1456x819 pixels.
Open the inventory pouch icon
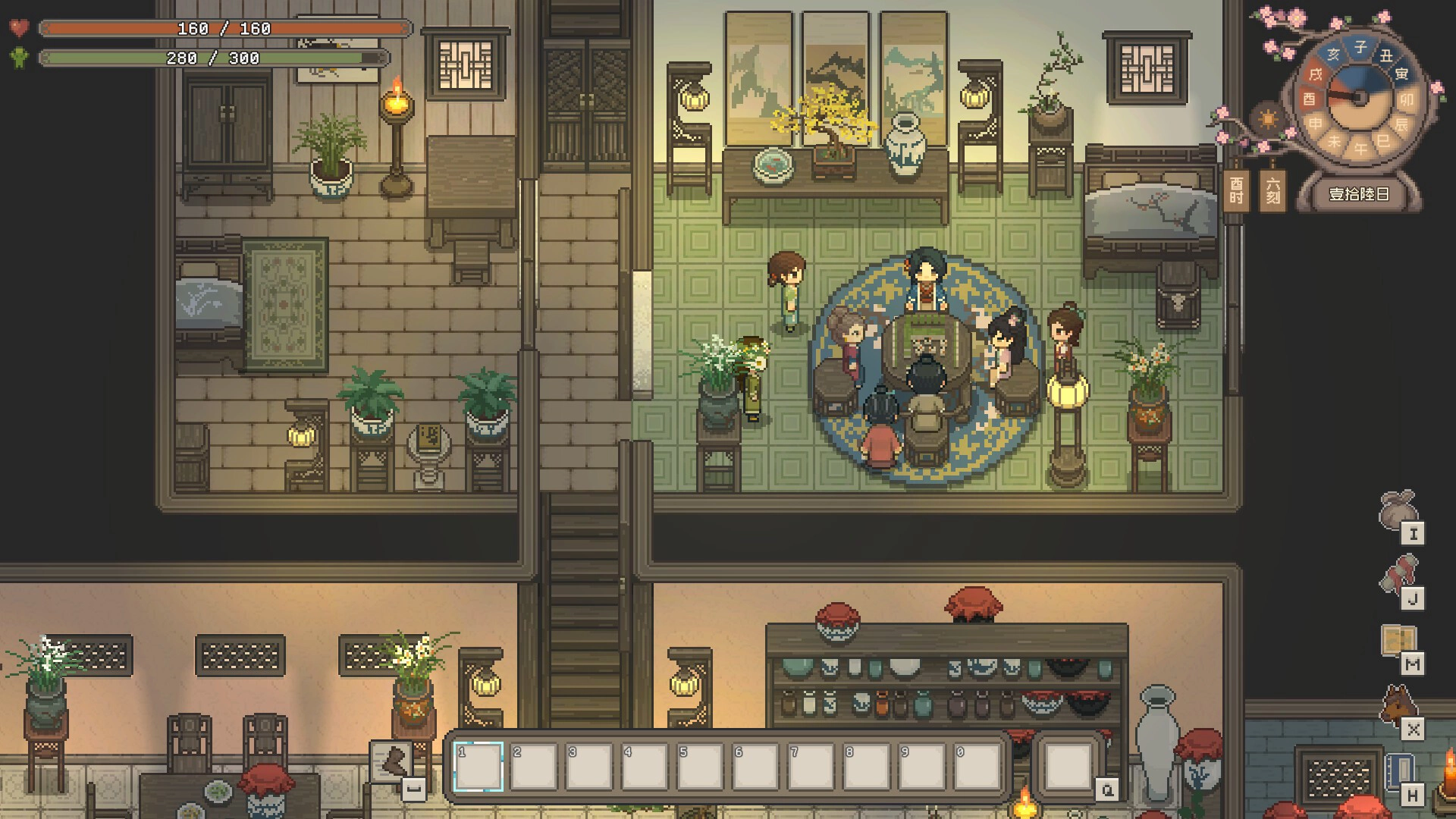click(x=1397, y=510)
